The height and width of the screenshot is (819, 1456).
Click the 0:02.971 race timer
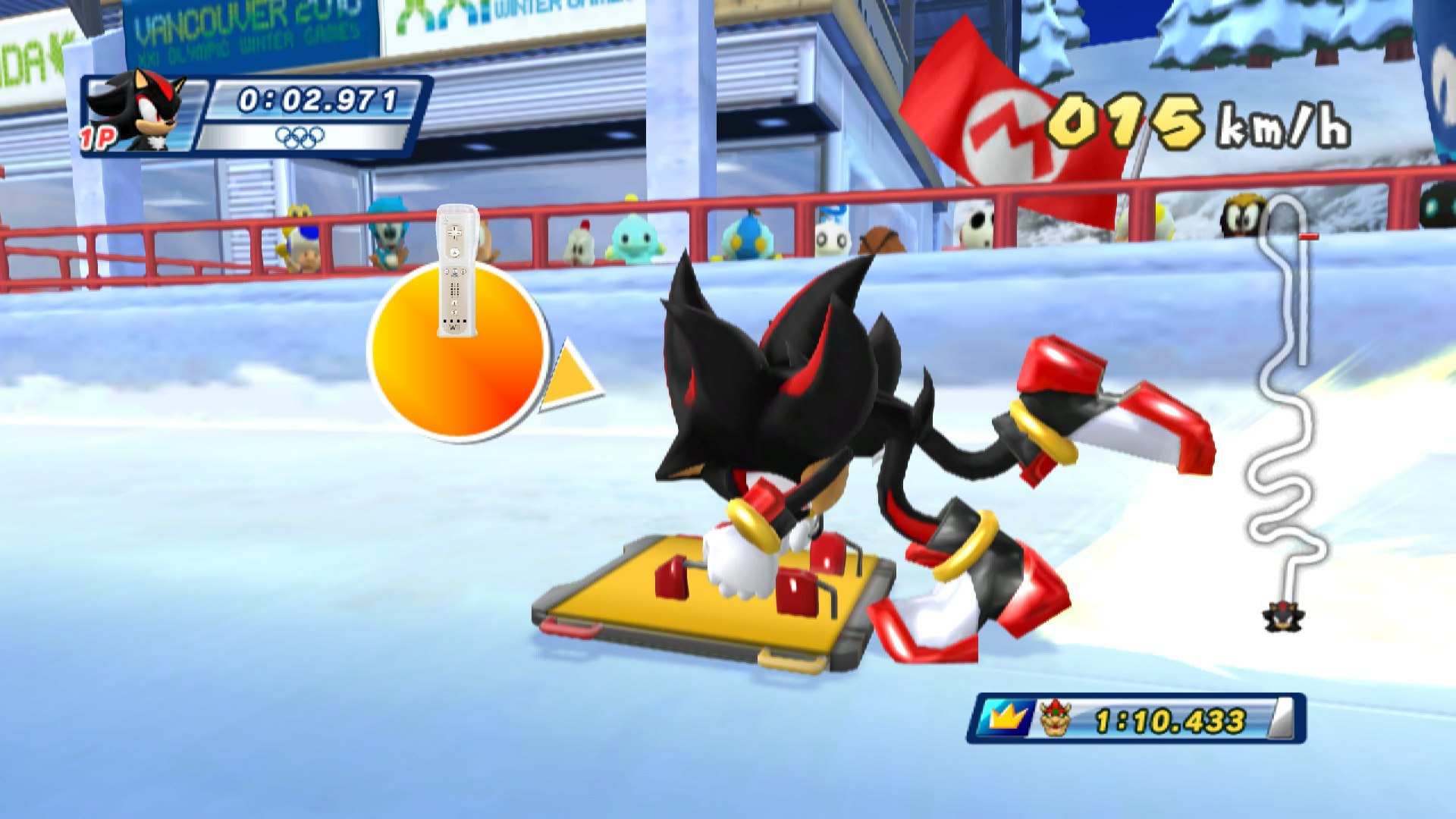click(314, 97)
